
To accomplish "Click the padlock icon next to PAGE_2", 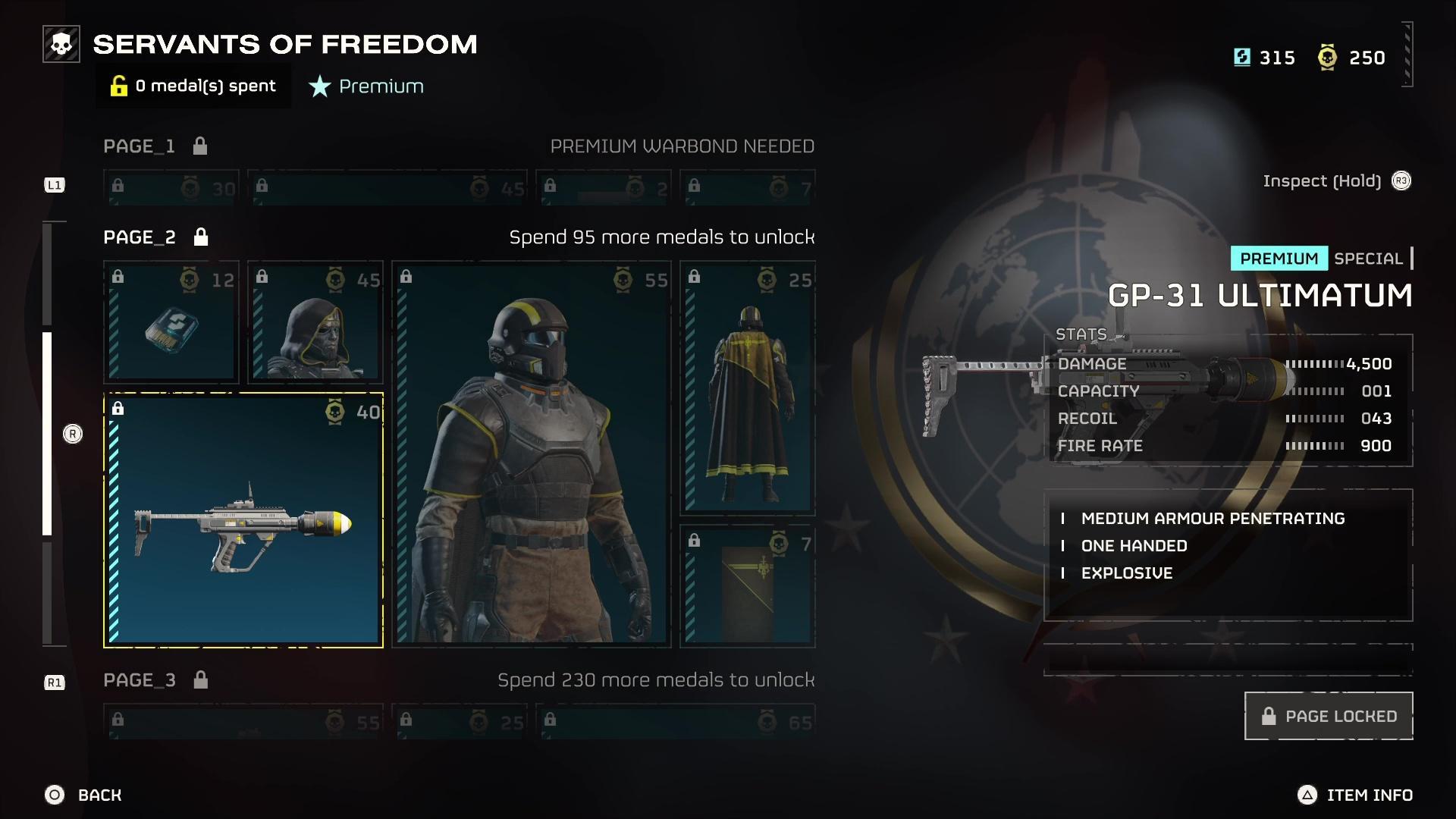I will pos(201,237).
